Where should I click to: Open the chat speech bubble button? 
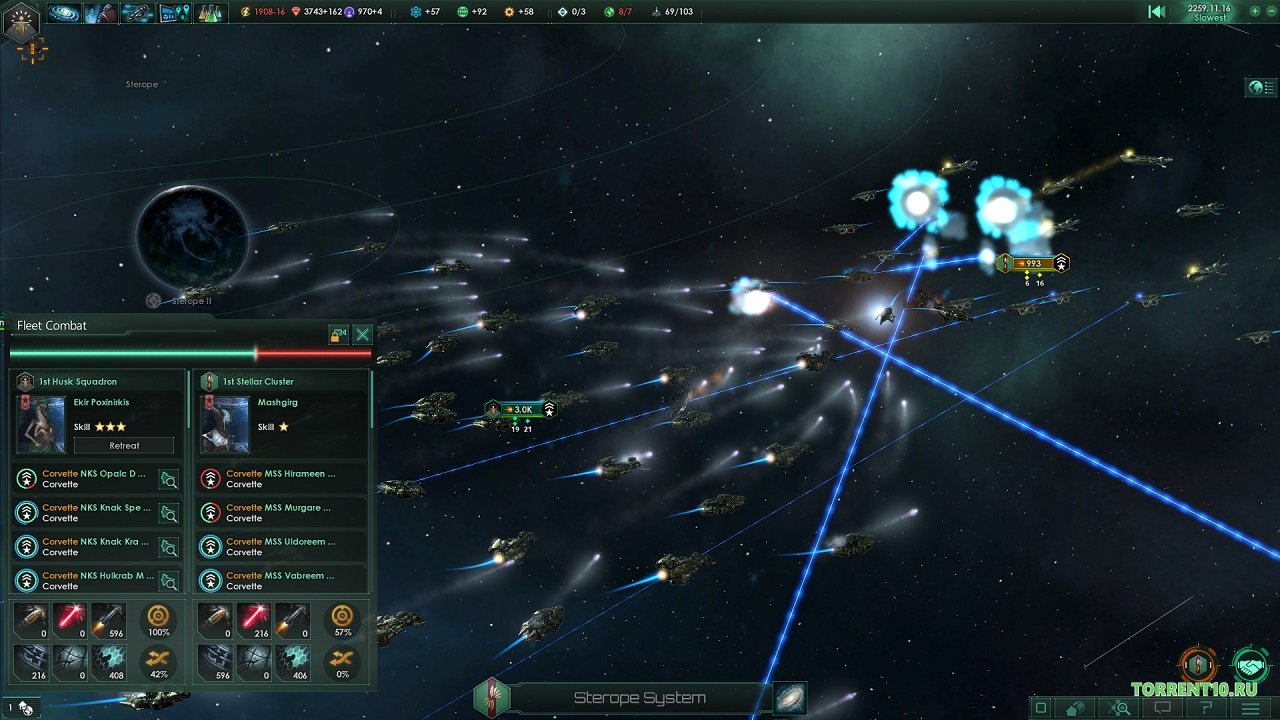(x=1163, y=708)
